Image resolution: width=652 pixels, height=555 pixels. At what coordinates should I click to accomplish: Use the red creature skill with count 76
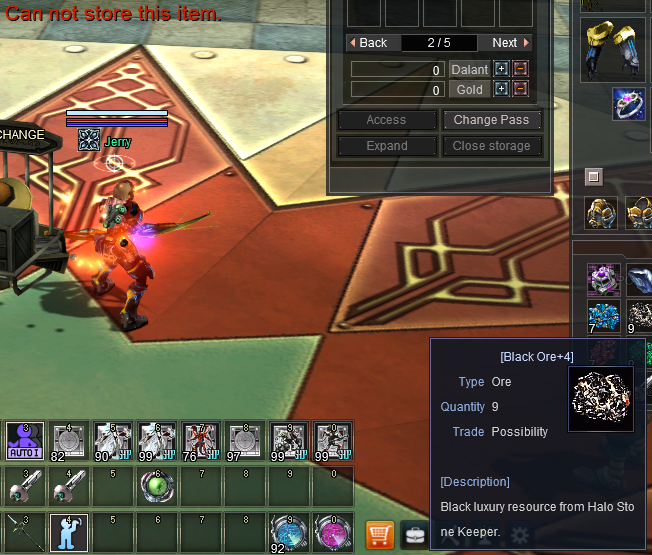(201, 440)
